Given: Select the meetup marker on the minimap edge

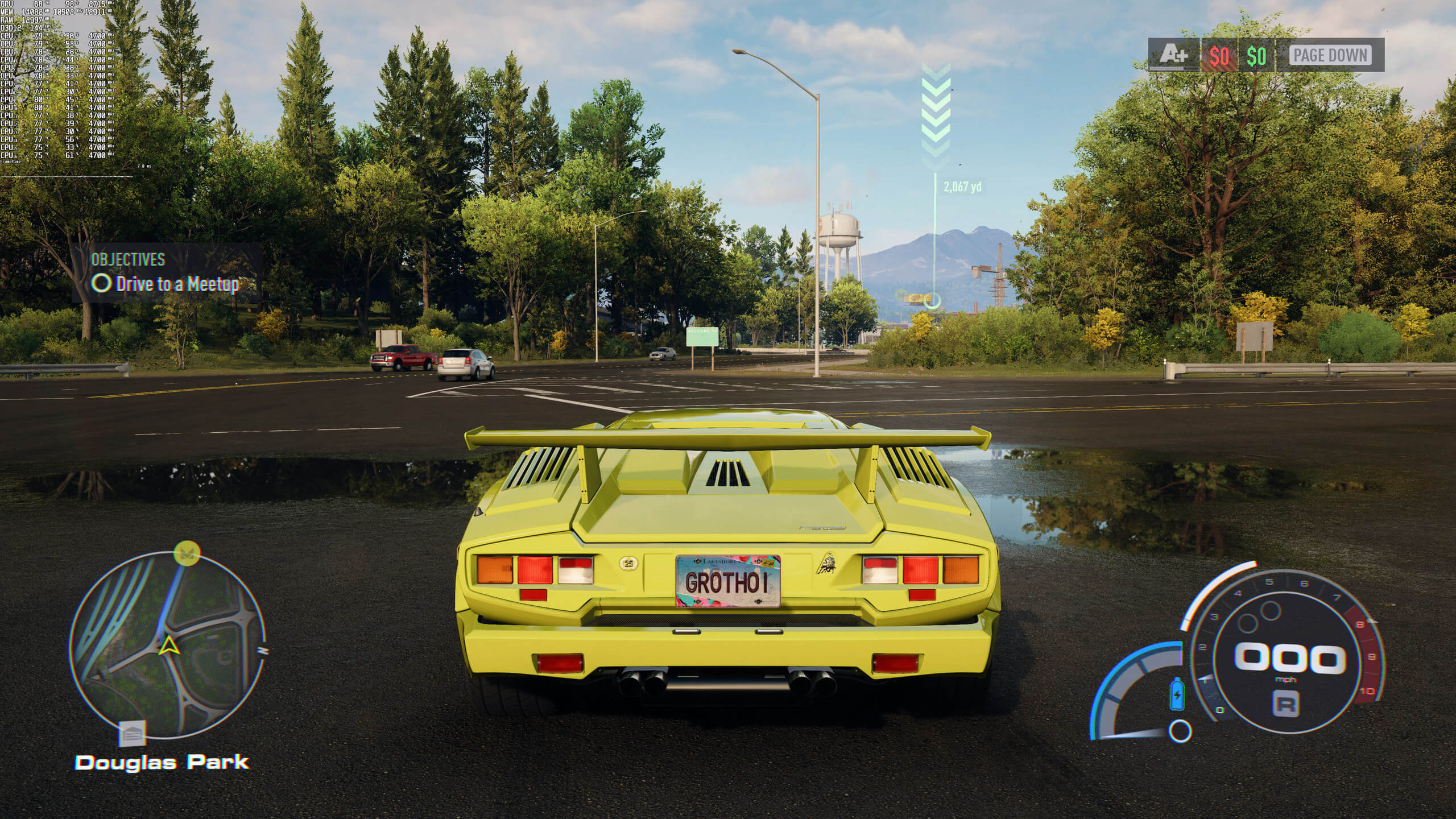Looking at the screenshot, I should 187,552.
